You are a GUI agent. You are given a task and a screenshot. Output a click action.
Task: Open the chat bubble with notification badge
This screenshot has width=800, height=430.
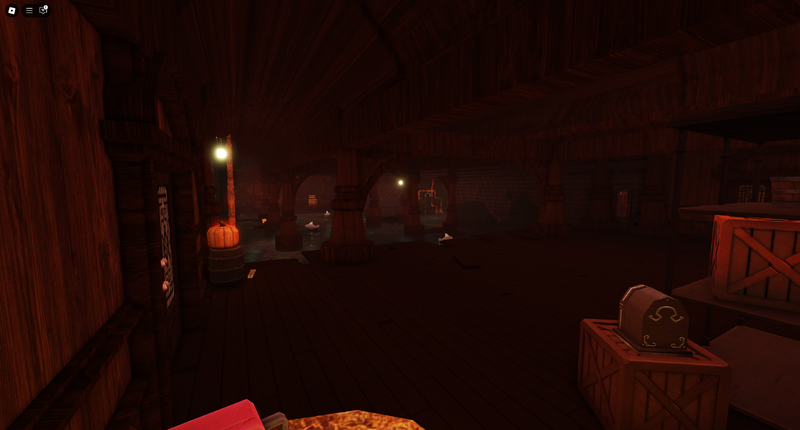tap(43, 10)
